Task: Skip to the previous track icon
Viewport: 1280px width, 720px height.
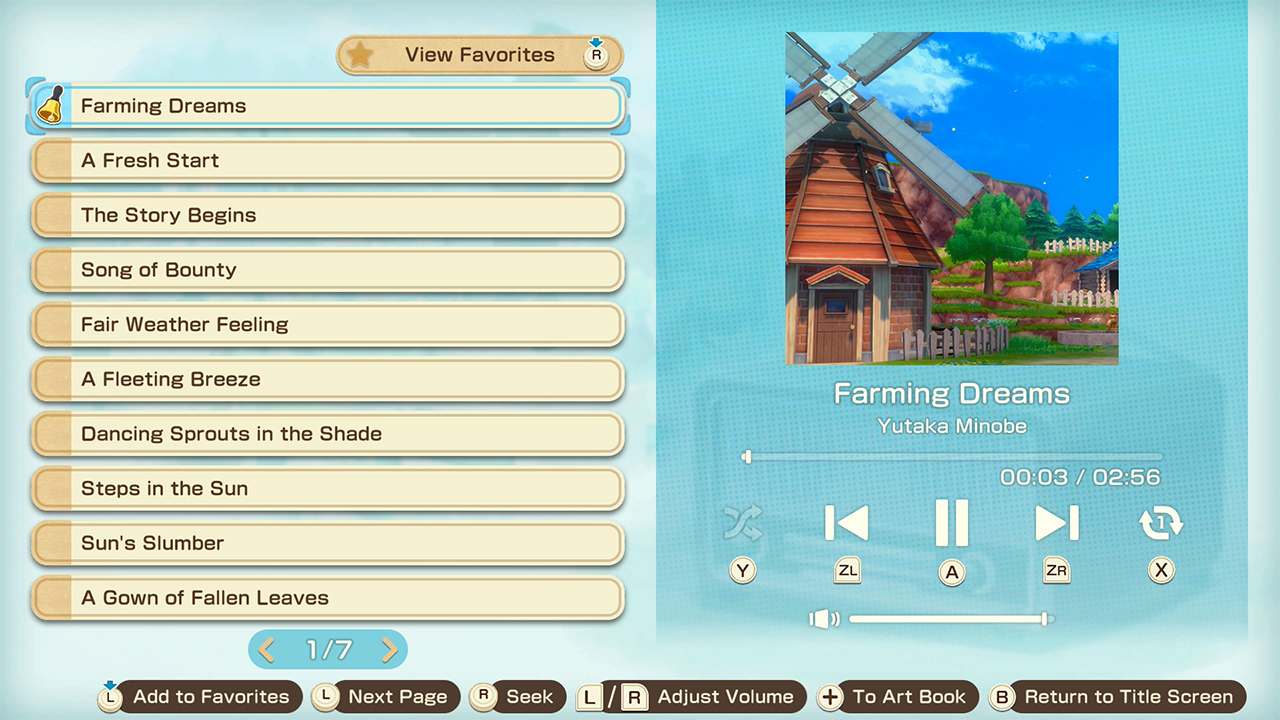Action: point(847,522)
